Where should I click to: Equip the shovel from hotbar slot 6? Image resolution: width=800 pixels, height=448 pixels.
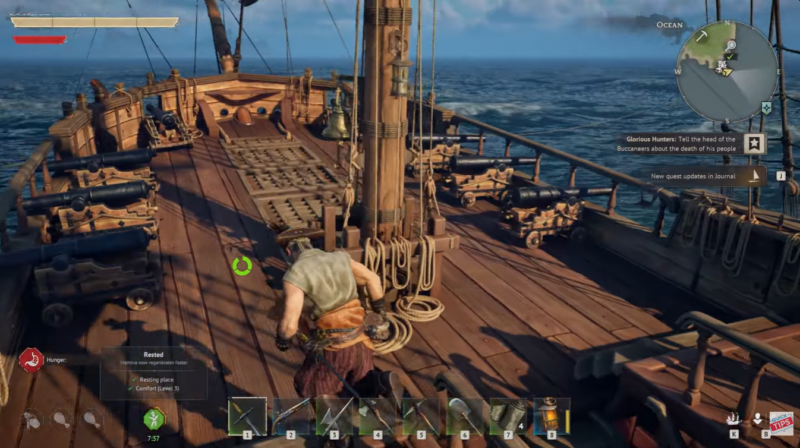[464, 415]
